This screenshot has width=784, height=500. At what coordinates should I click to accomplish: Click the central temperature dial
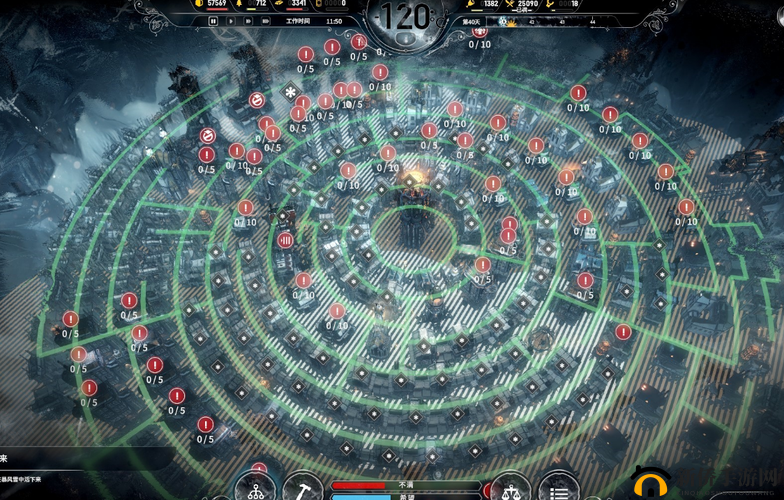coord(407,18)
